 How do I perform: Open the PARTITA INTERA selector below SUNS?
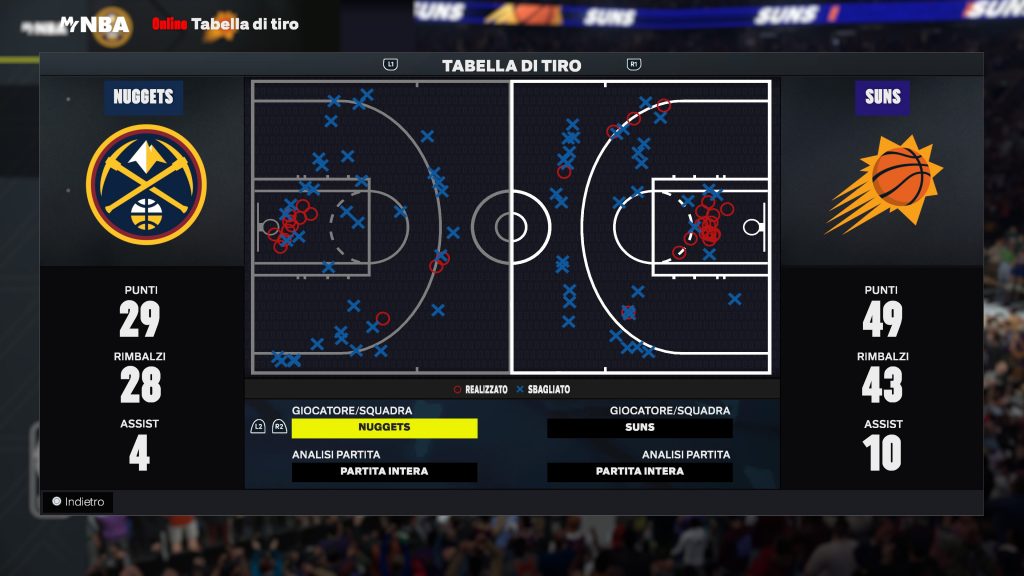640,472
